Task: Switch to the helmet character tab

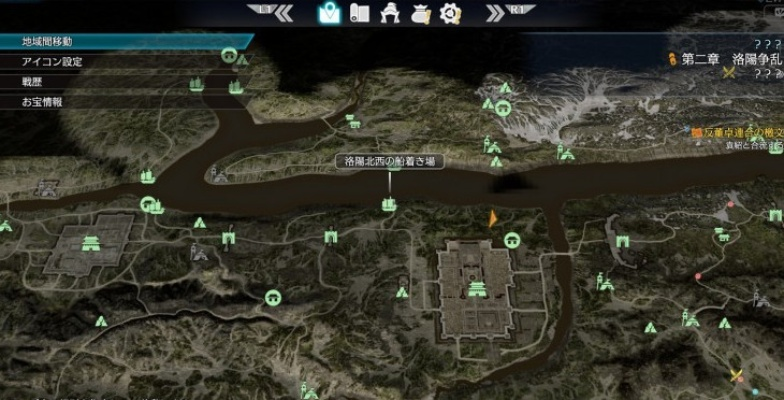Action: coord(391,13)
